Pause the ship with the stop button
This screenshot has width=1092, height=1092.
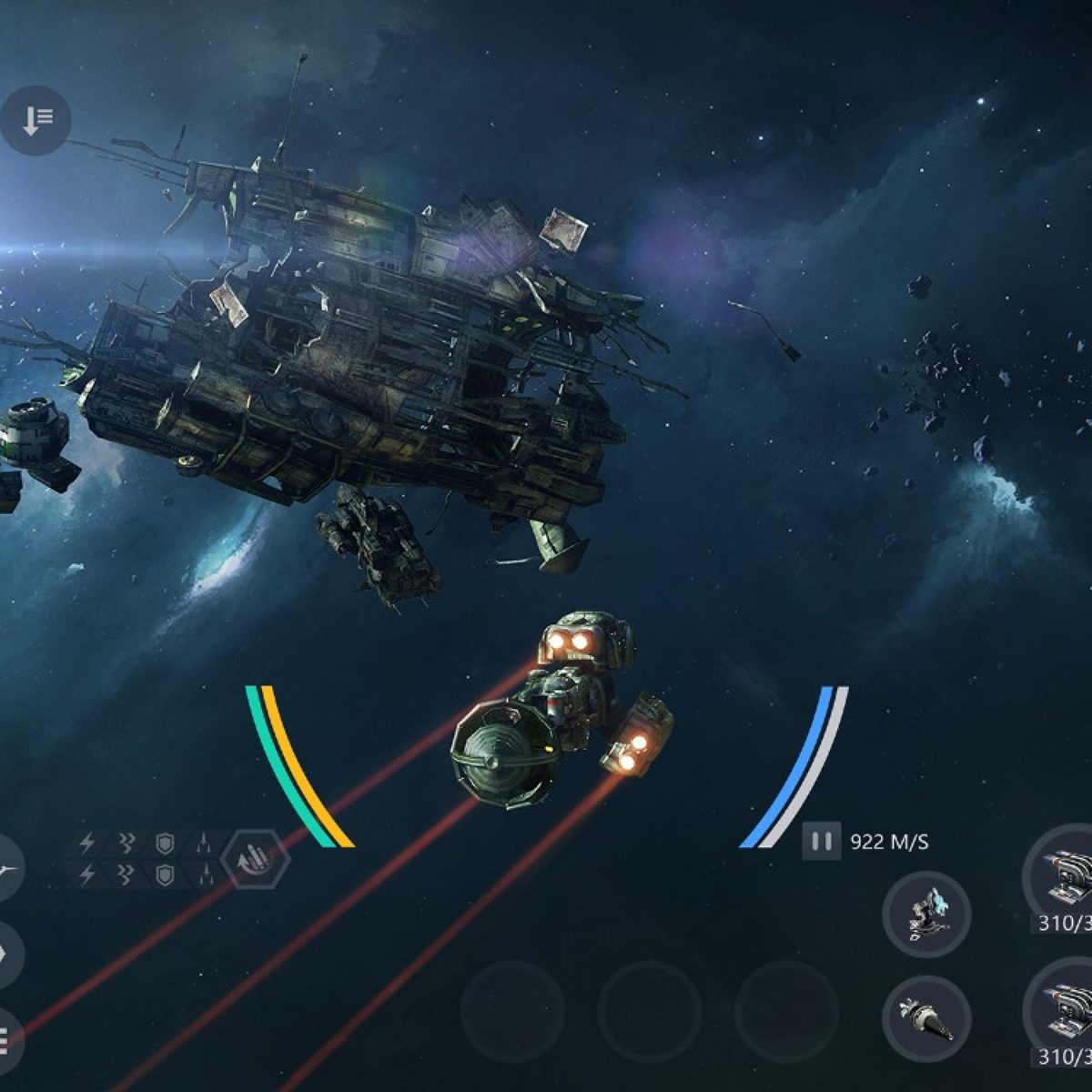tap(821, 842)
